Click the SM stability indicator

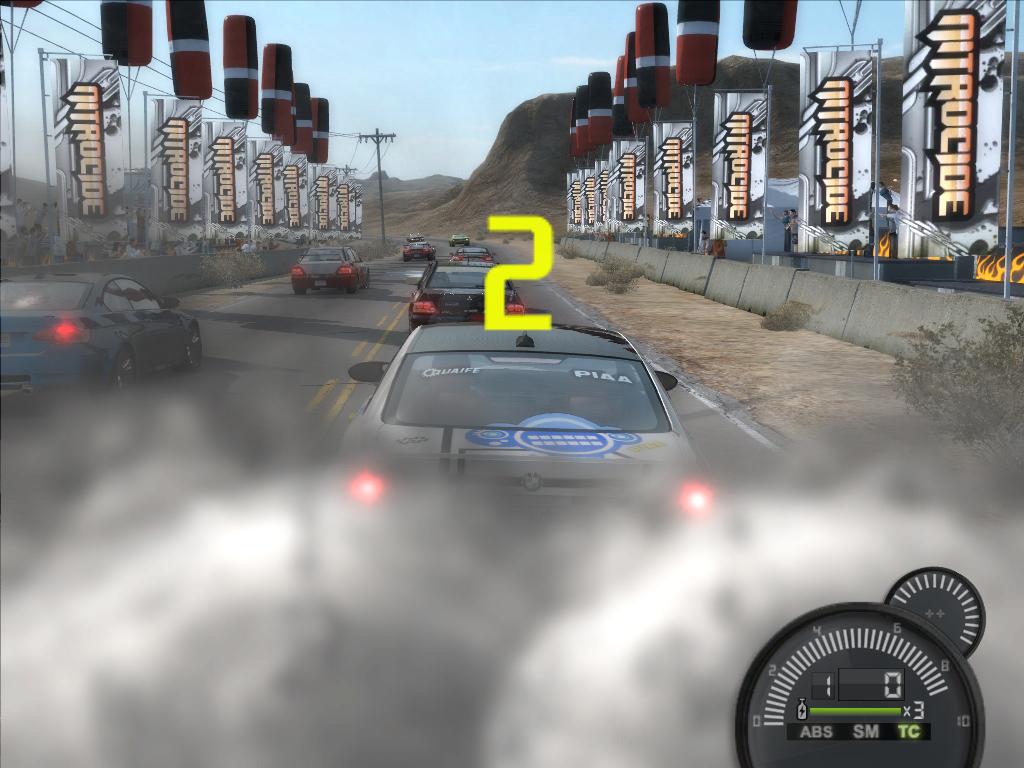tap(866, 732)
